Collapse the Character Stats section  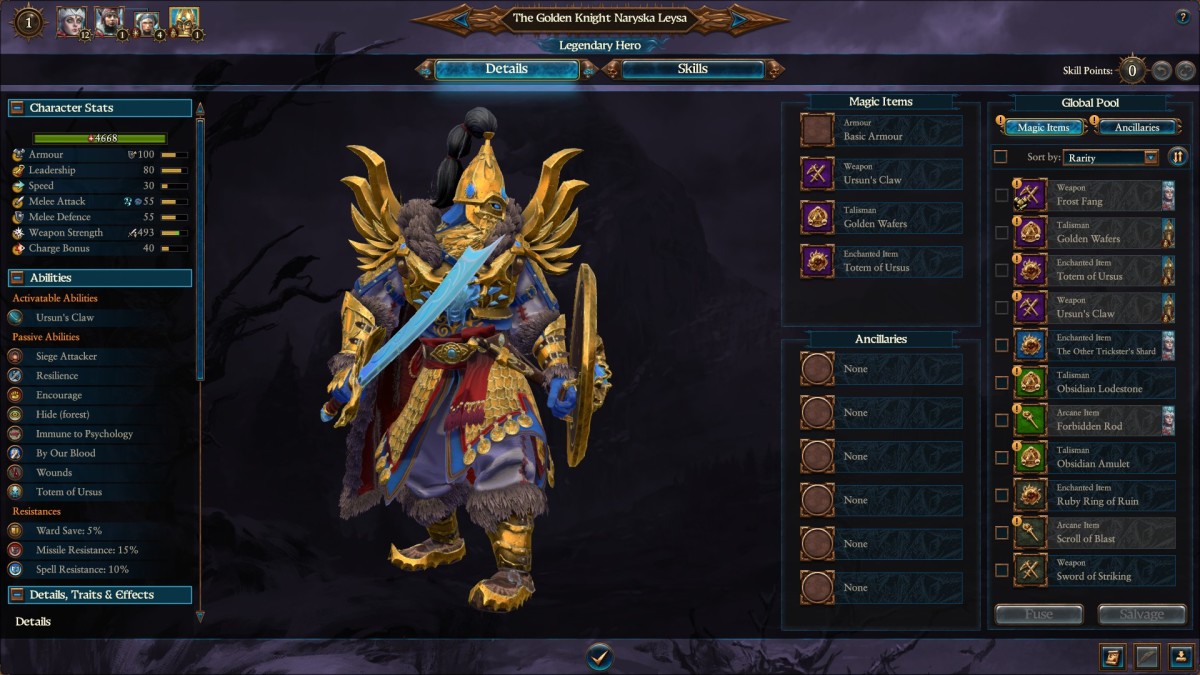pyautogui.click(x=17, y=108)
